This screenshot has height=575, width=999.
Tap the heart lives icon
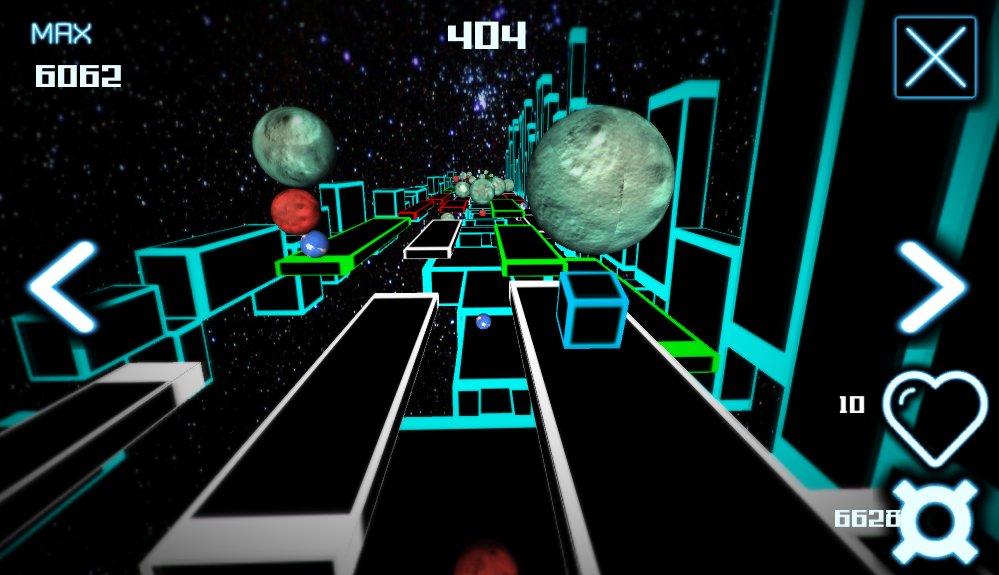coord(935,416)
